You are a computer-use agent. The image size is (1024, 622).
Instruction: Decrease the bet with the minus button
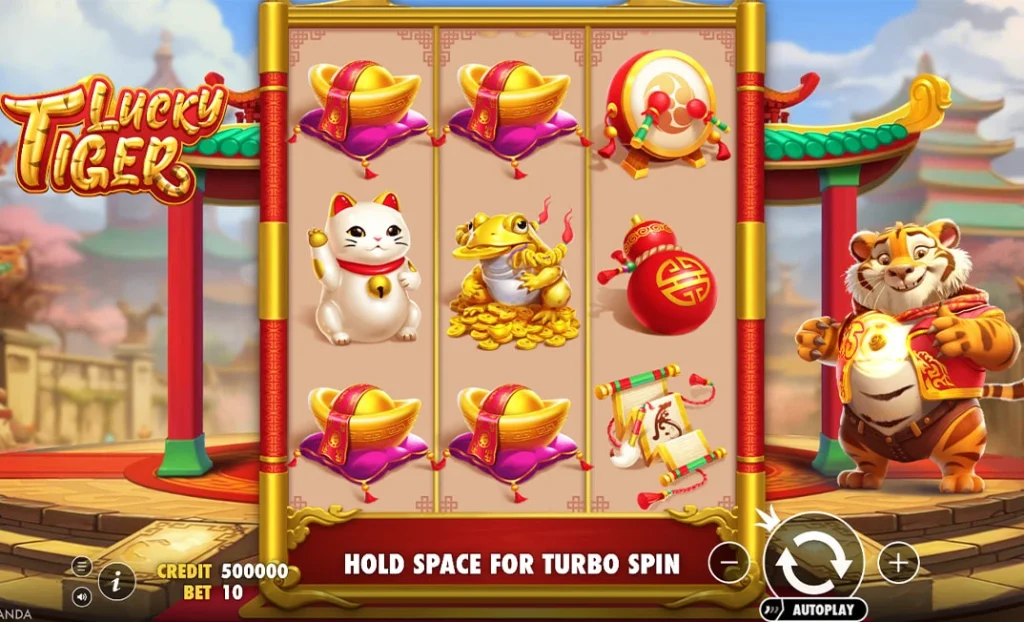[x=729, y=563]
